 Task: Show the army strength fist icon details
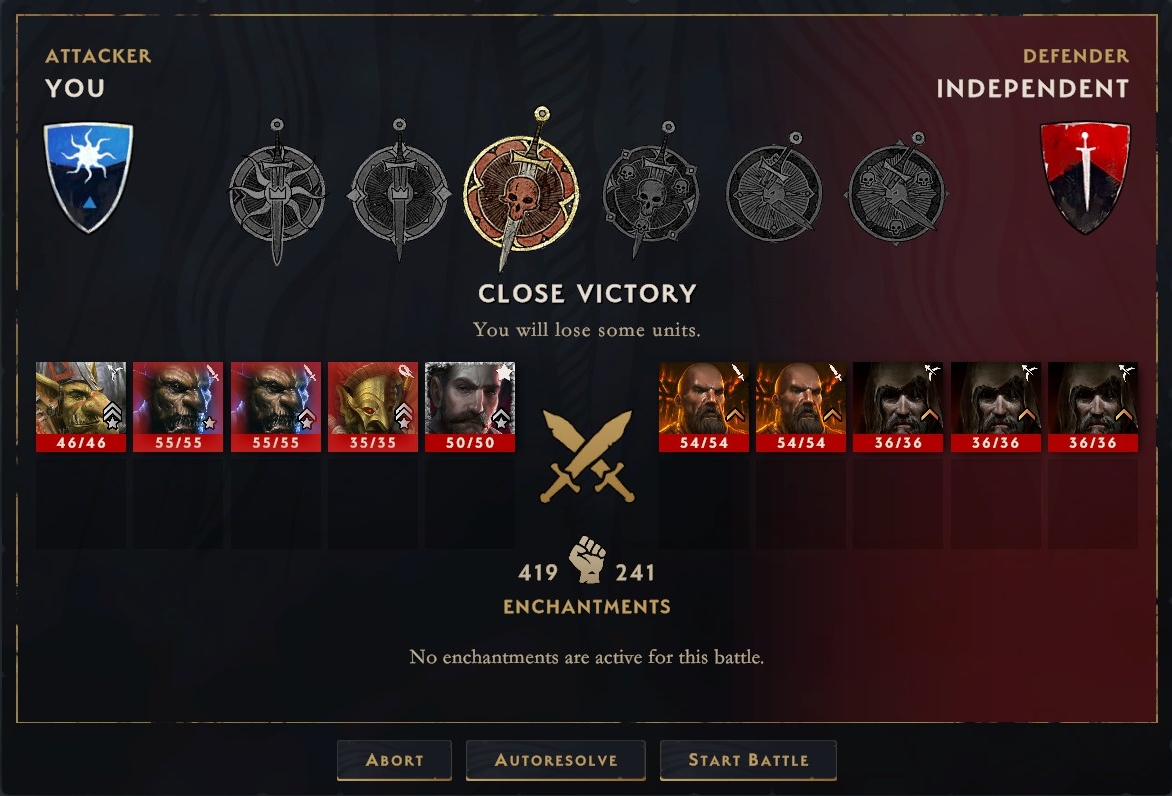(587, 561)
